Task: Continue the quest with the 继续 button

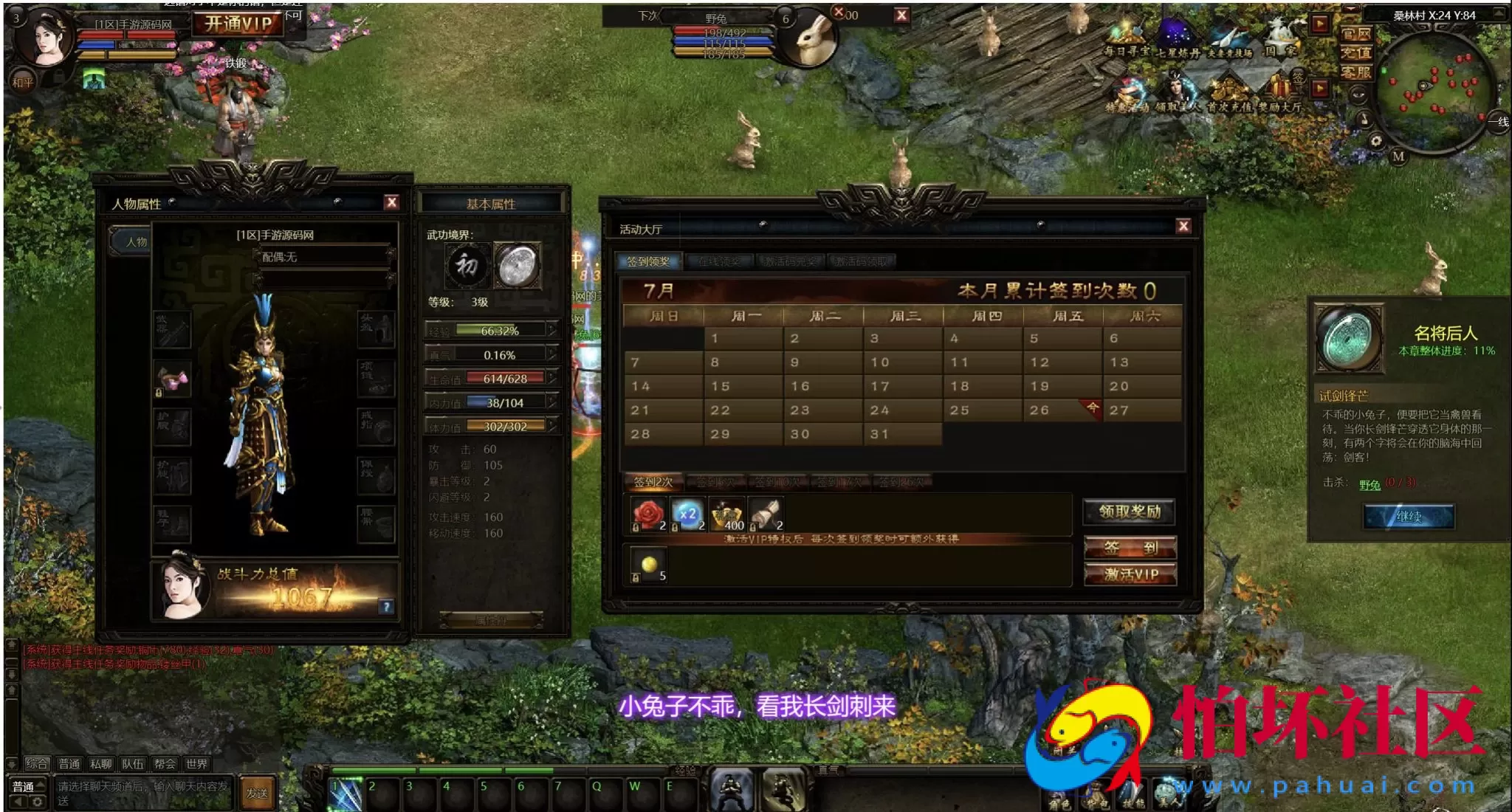Action: point(1409,517)
